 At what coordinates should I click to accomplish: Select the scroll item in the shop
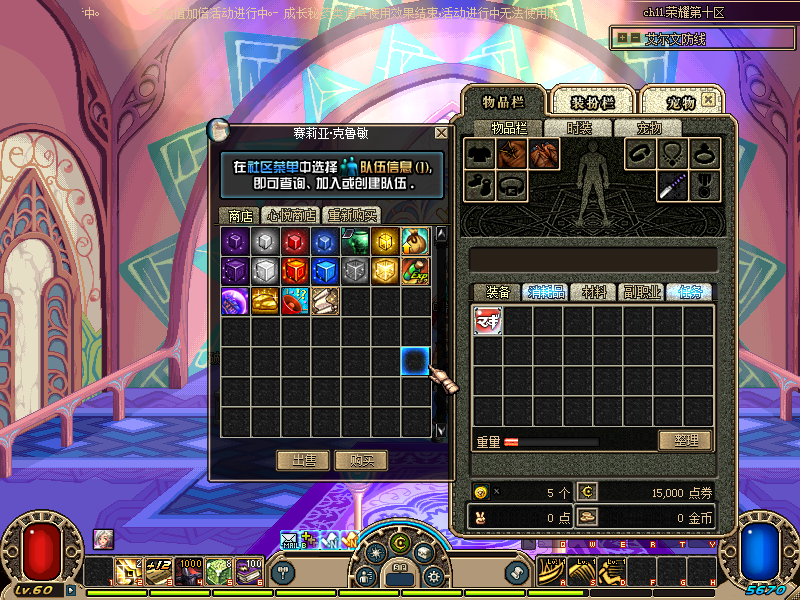click(325, 301)
